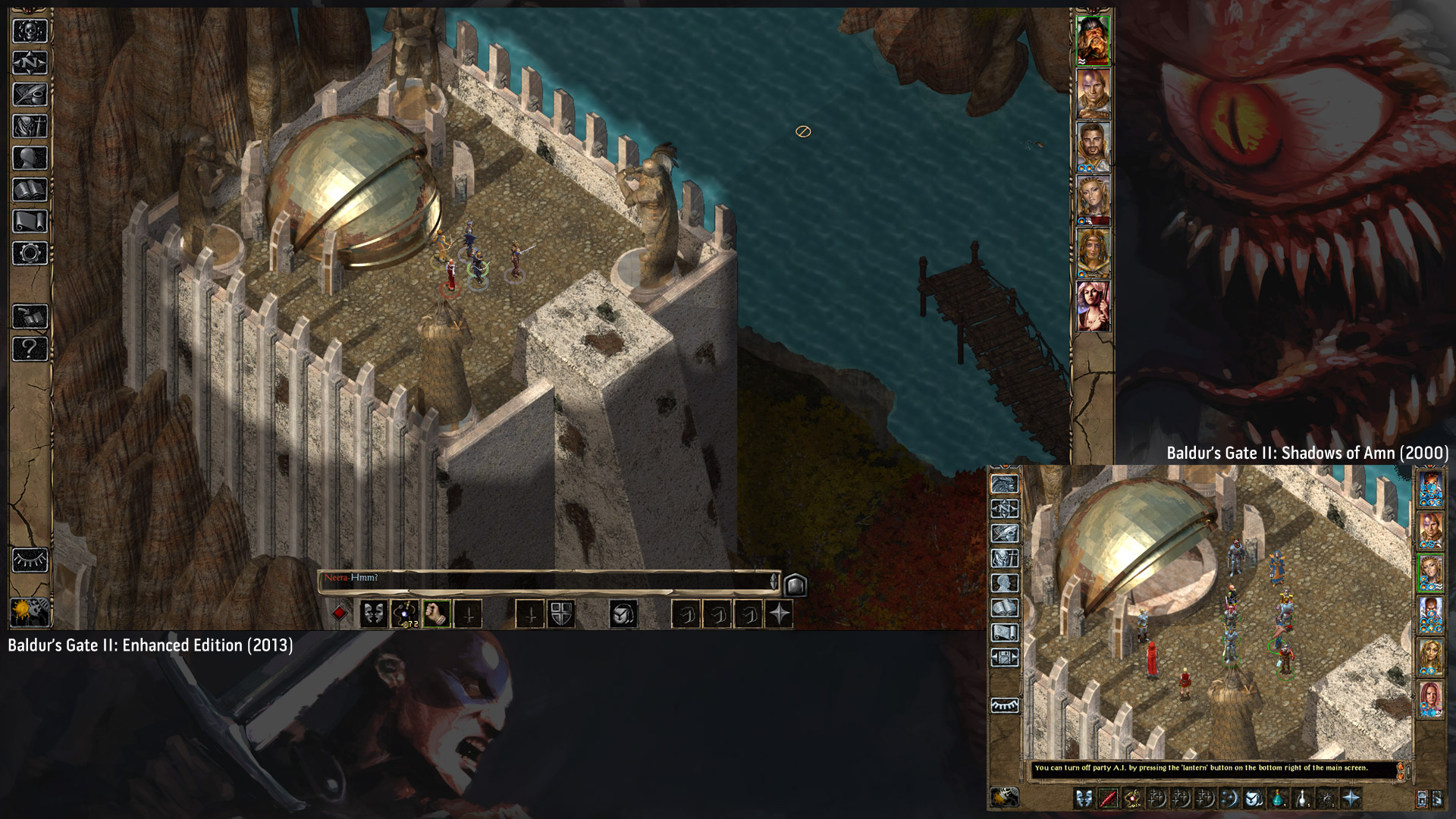Open the character record head silhouette button
1456x819 pixels.
(30, 158)
